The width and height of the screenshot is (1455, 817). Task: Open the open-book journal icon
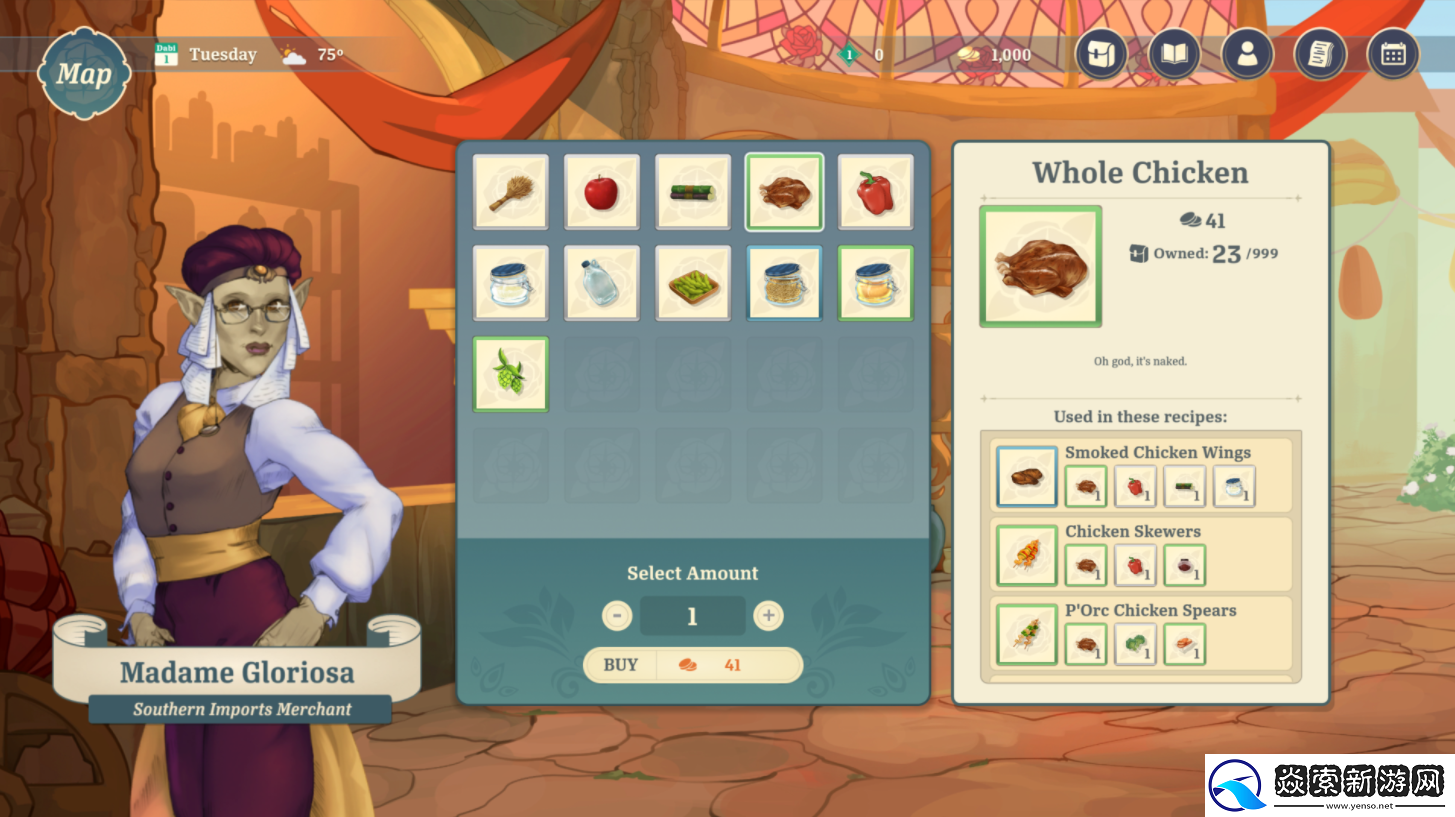tap(1174, 54)
